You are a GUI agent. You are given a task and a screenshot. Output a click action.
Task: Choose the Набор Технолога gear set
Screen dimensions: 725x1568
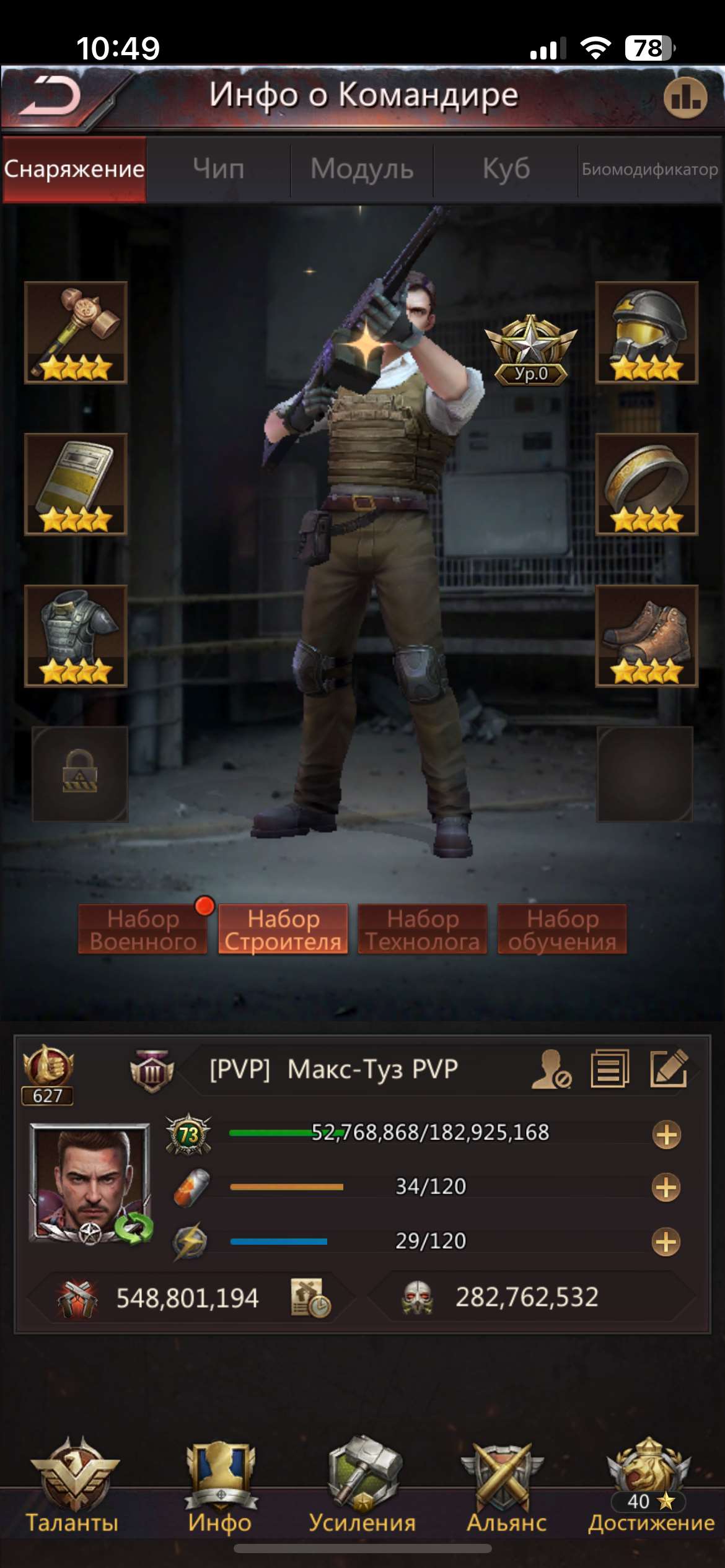tap(423, 930)
